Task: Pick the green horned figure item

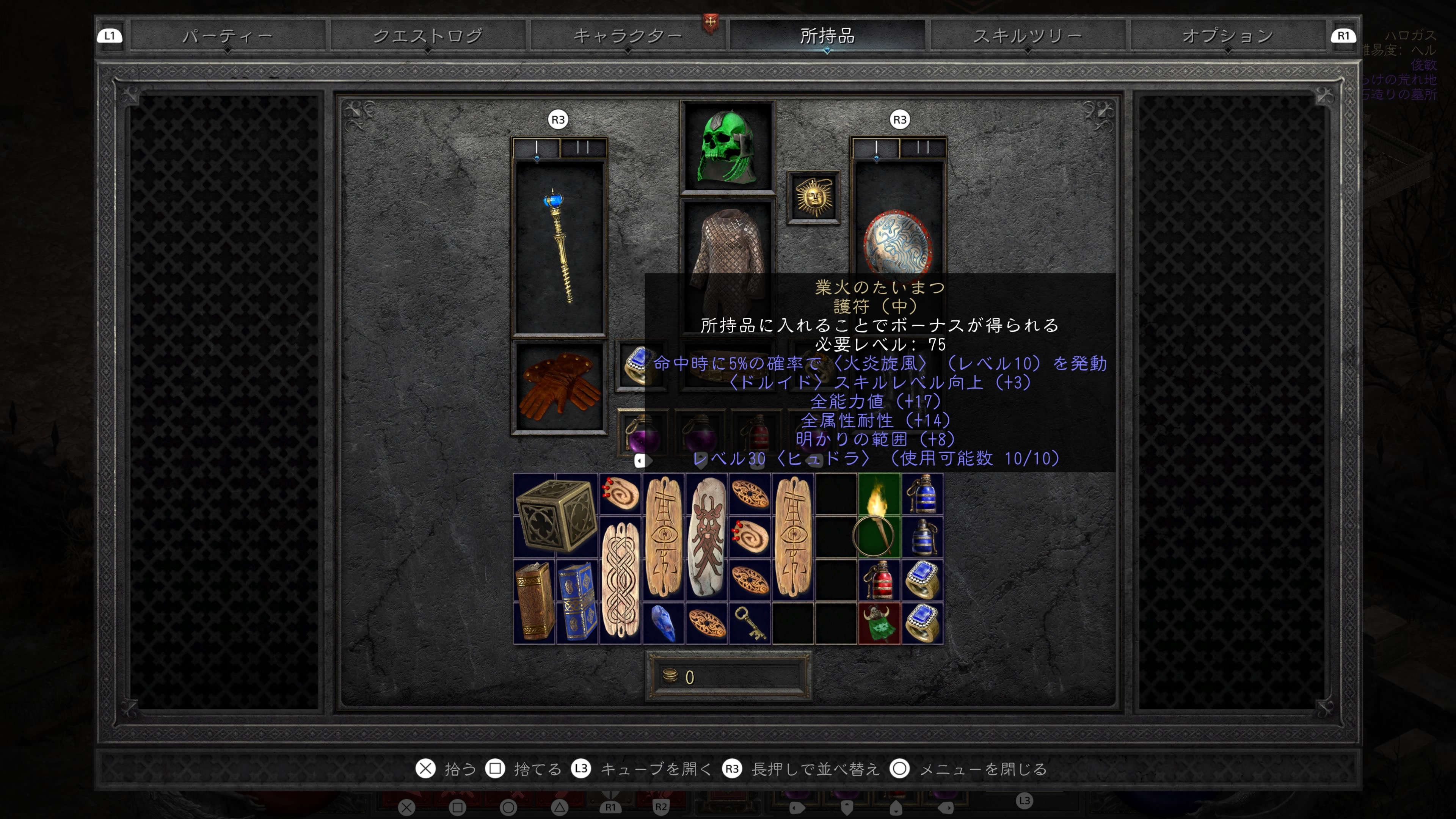Action: [879, 623]
